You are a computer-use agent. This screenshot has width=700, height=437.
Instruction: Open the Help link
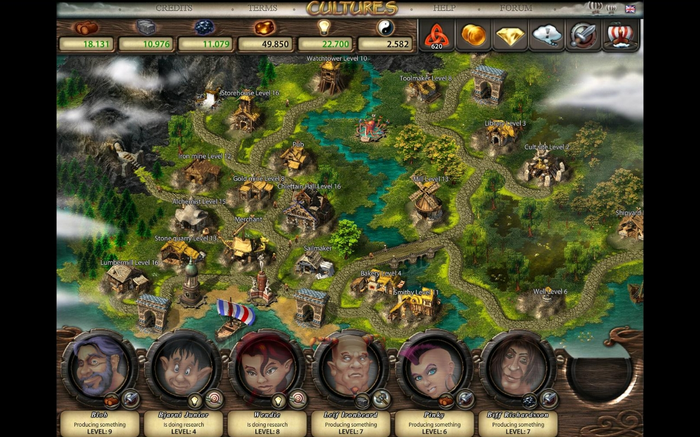444,8
